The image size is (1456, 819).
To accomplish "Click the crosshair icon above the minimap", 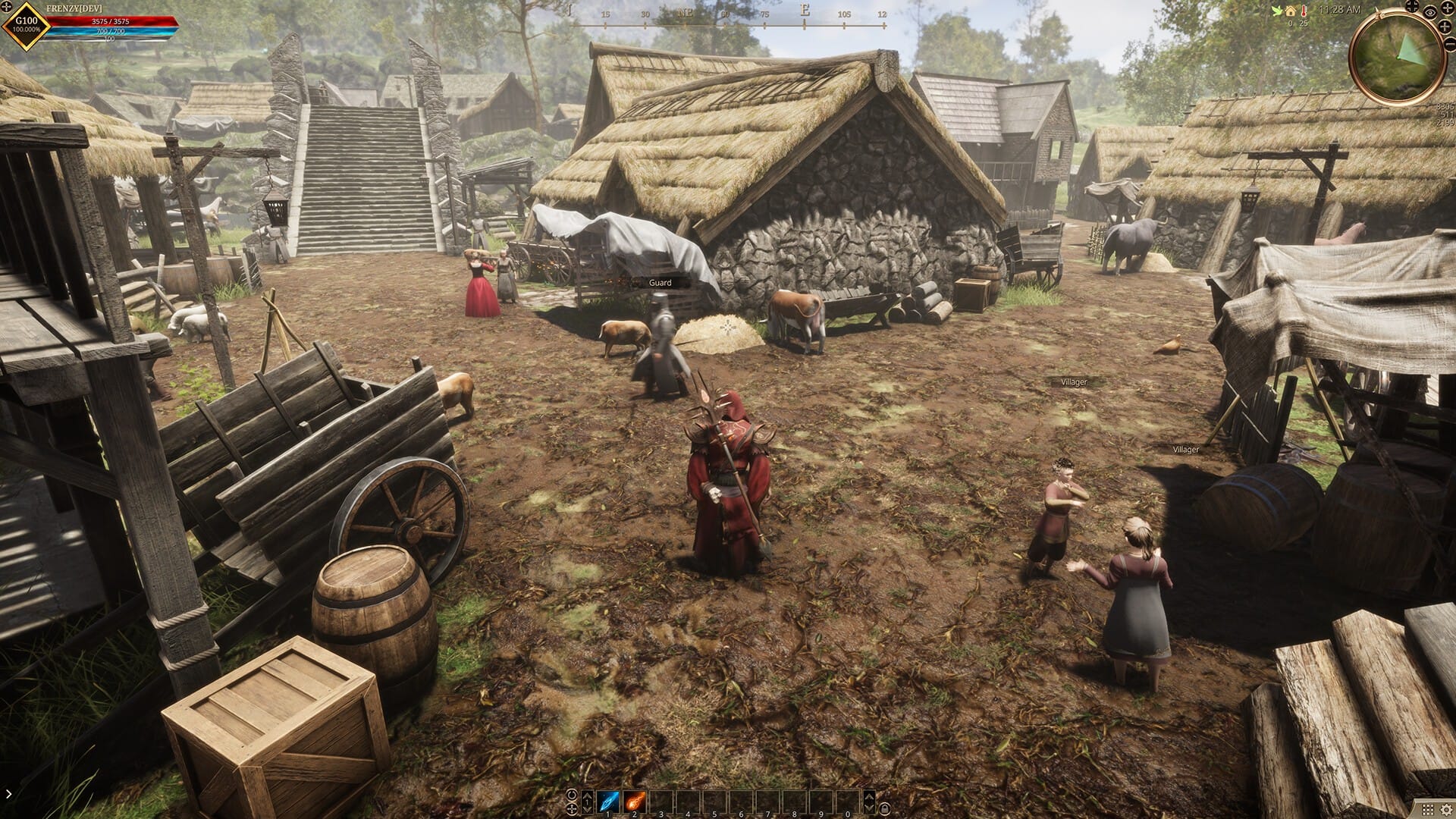I will [x=1412, y=6].
